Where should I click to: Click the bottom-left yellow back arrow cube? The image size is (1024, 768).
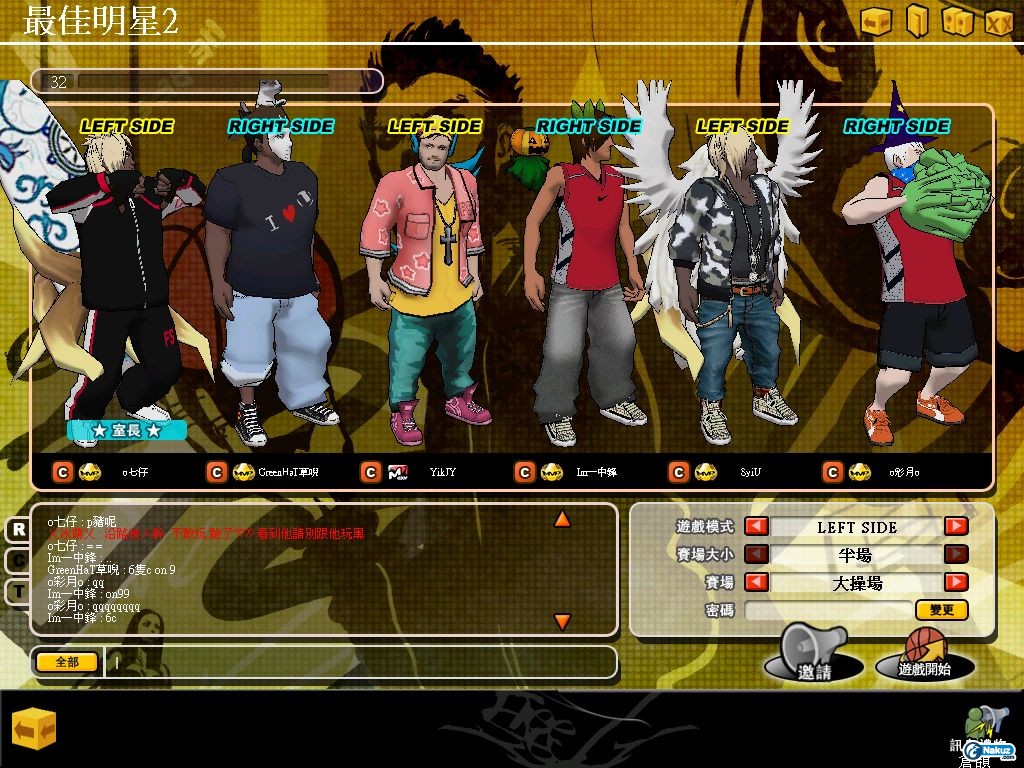(x=34, y=730)
